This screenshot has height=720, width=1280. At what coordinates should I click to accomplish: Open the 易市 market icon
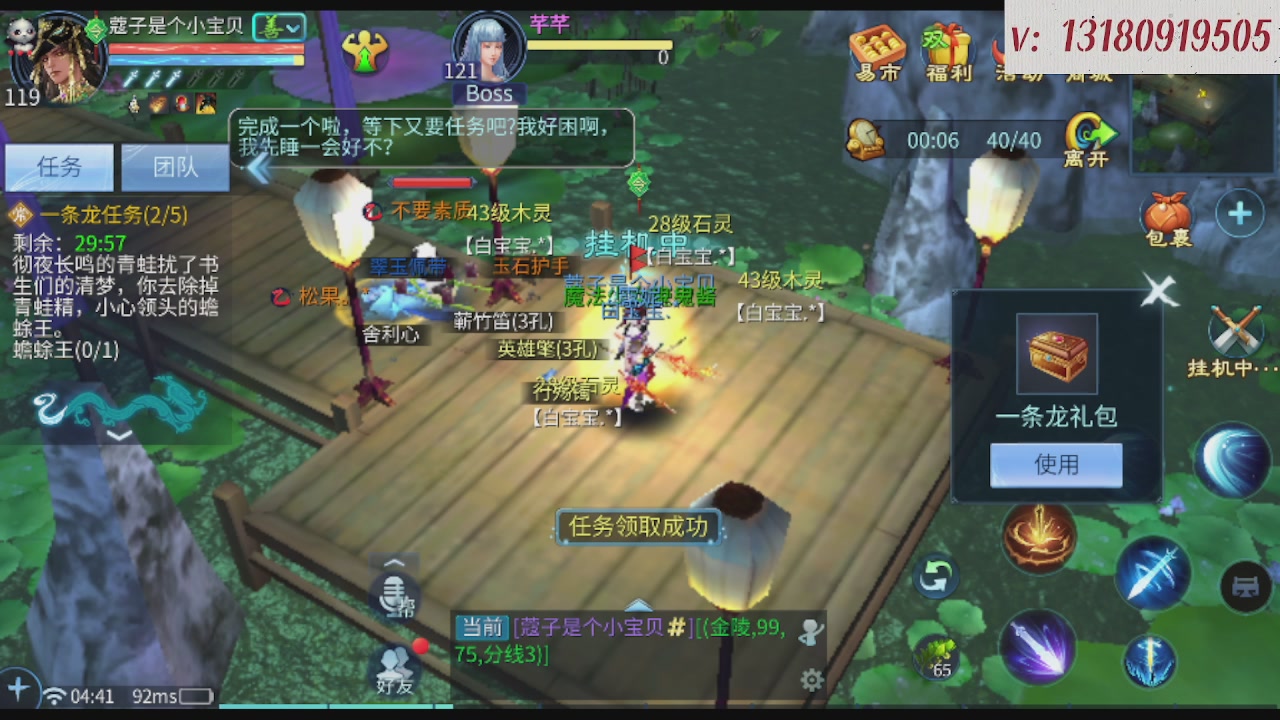click(875, 45)
